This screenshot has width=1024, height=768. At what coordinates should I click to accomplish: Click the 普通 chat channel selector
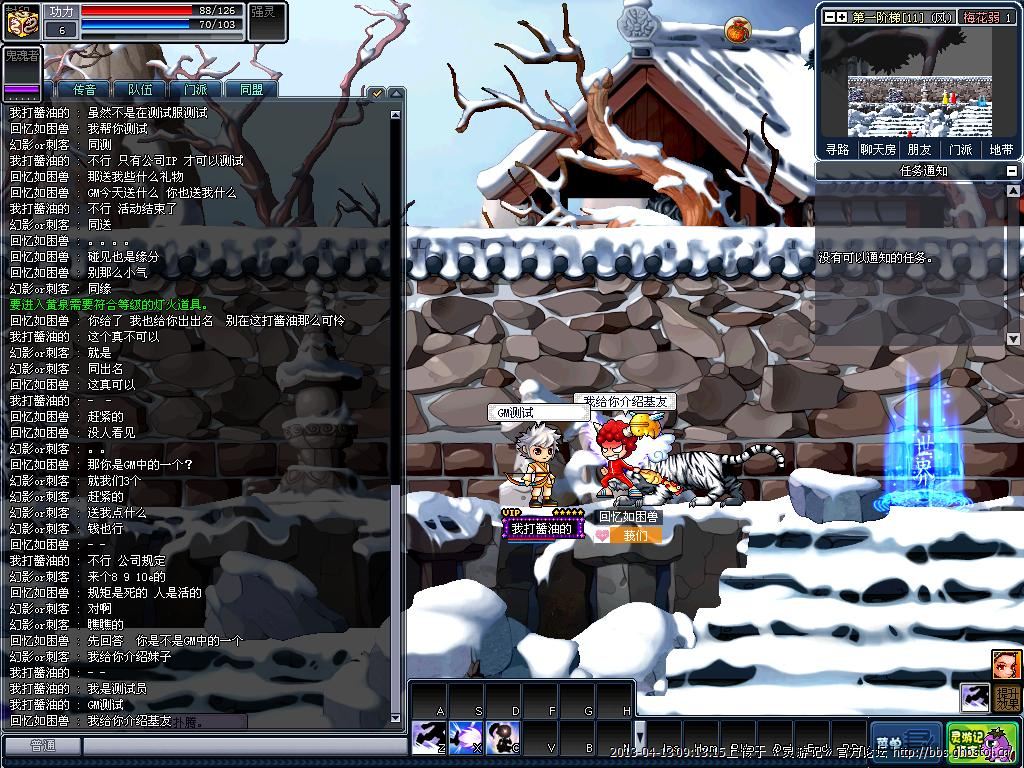(x=42, y=746)
